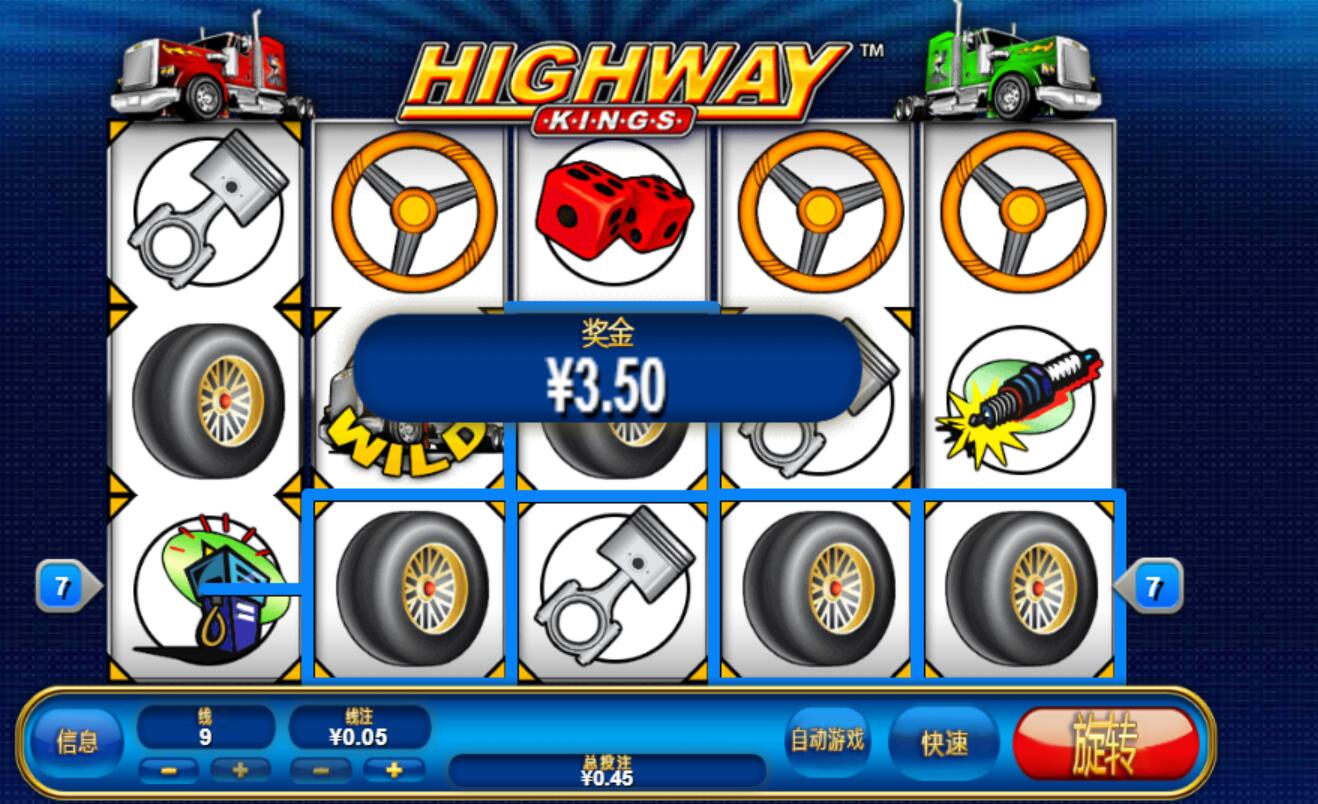The image size is (1318, 804).
Task: Open the 信息 info panel
Action: tap(77, 742)
